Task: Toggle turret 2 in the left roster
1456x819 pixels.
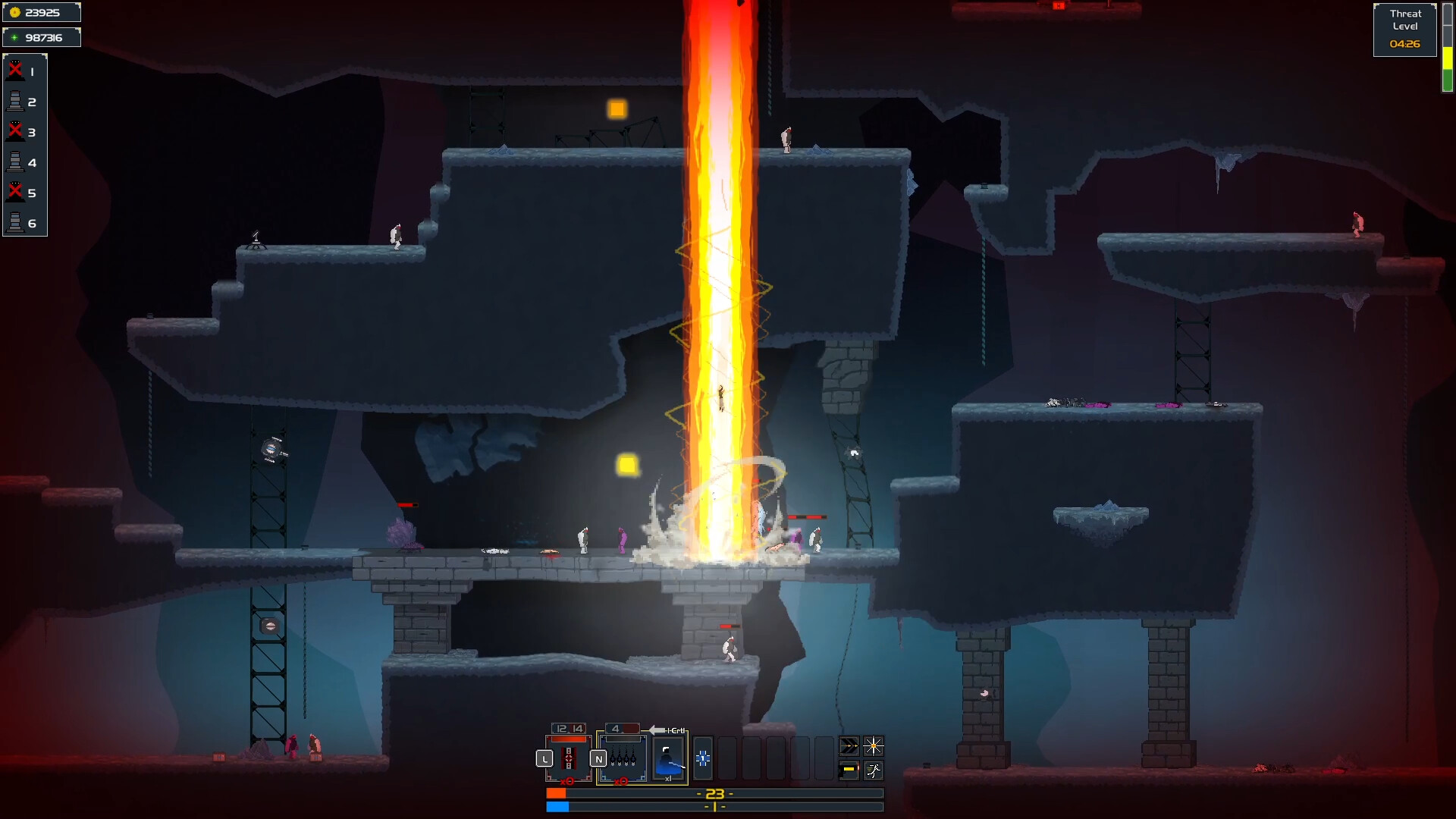Action: click(15, 101)
